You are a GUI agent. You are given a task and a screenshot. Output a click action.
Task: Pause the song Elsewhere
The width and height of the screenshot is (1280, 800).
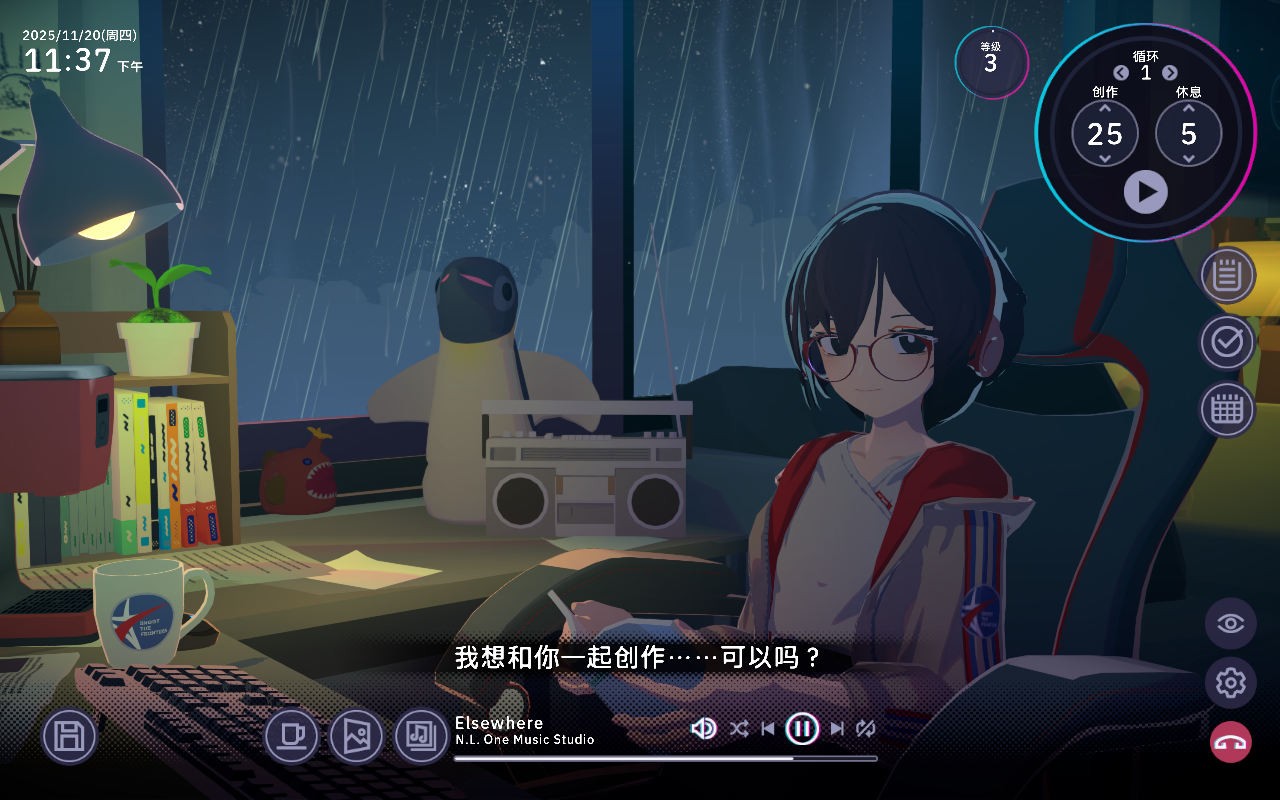click(x=802, y=729)
